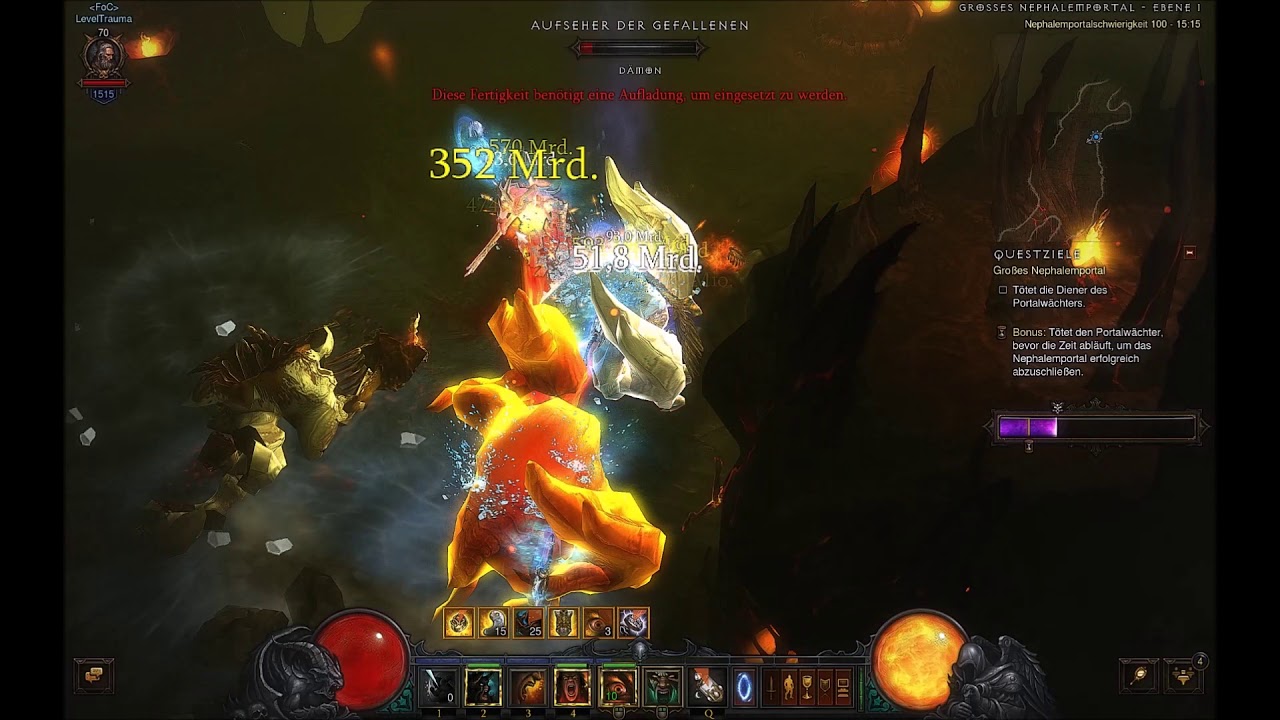This screenshot has width=1280, height=720.
Task: Activate the first skill slot with the blade icon
Action: pos(438,687)
